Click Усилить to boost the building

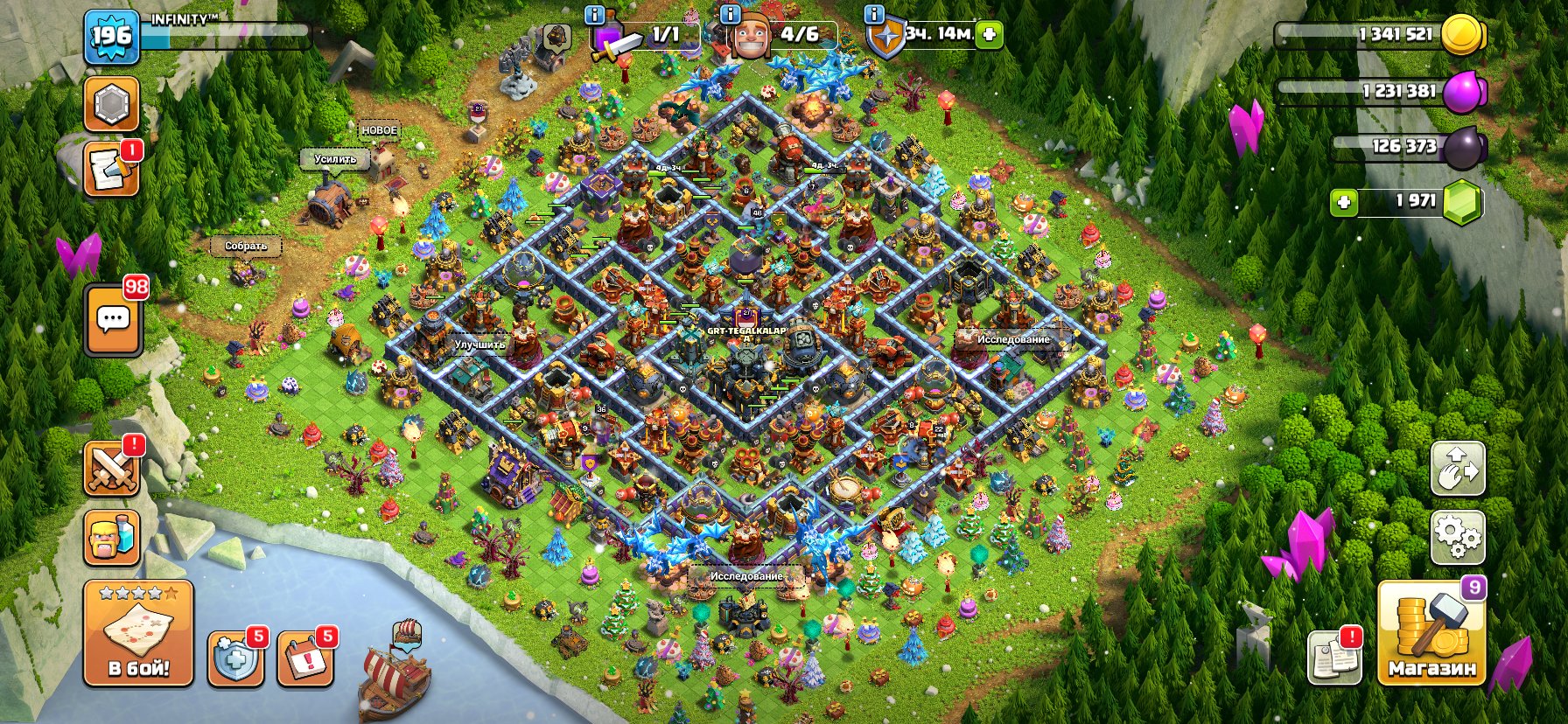point(335,161)
